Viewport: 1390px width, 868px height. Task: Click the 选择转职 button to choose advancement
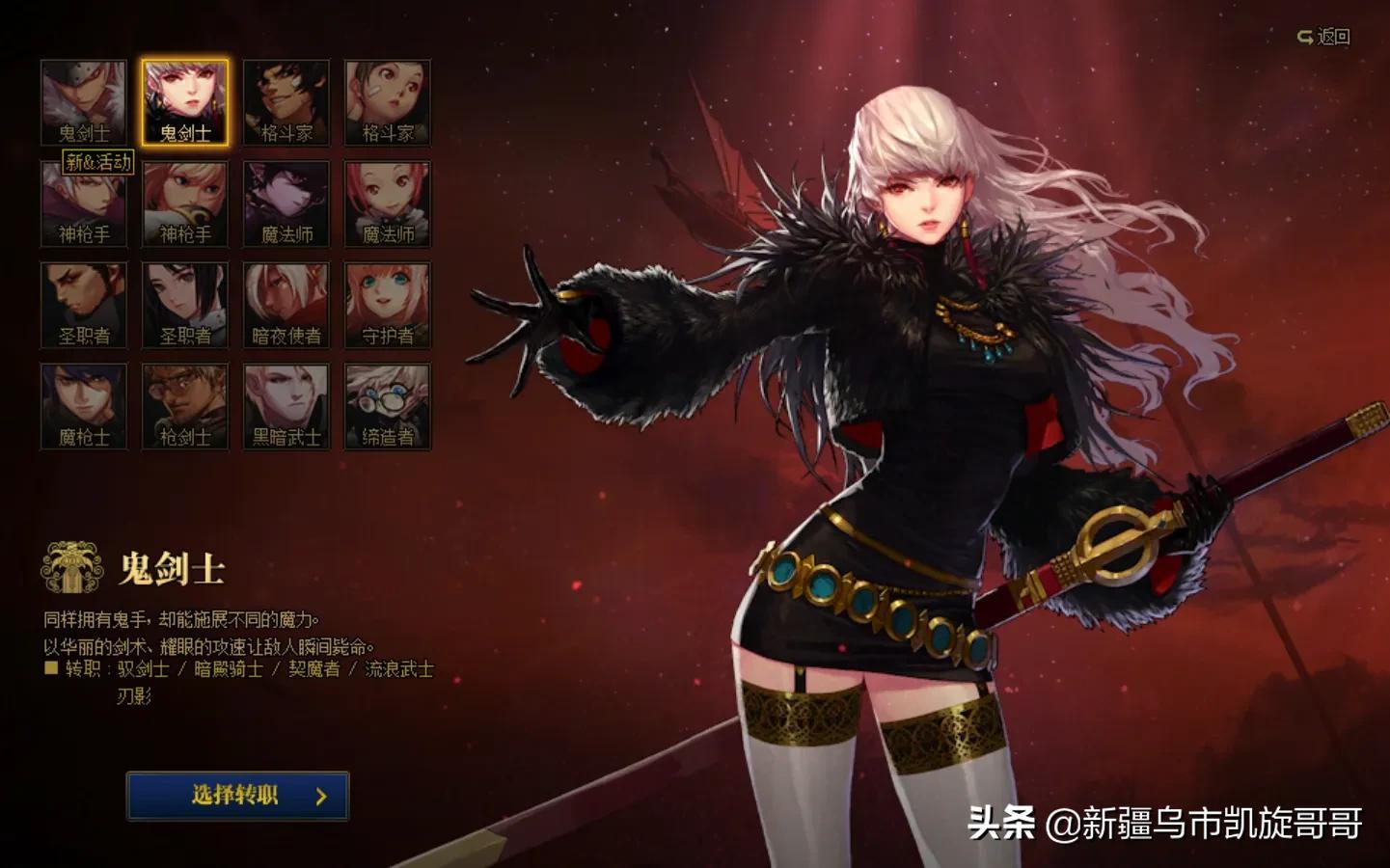(236, 795)
